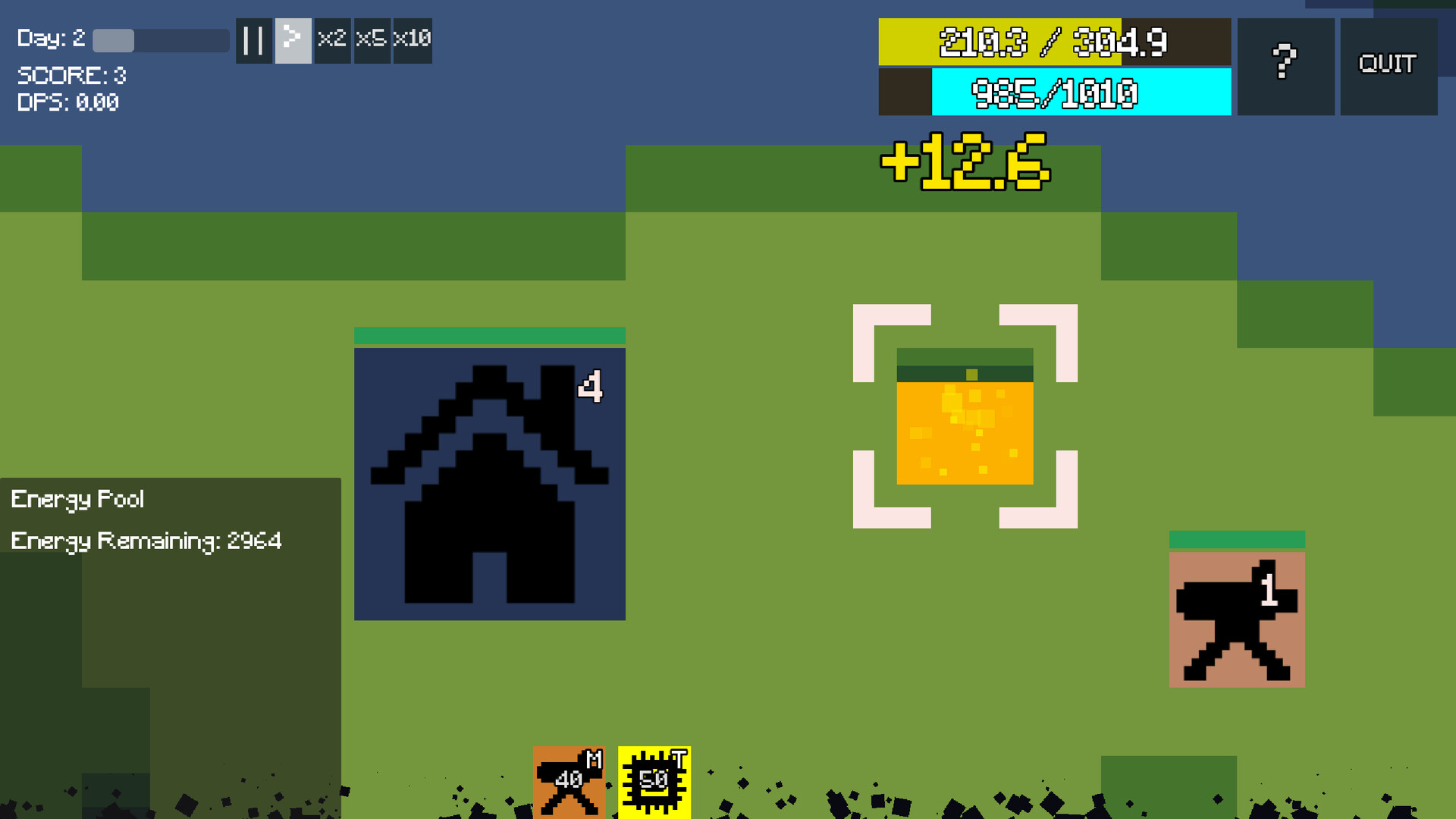Click the highlighted play arrow icon
The height and width of the screenshot is (819, 1456).
click(x=293, y=40)
